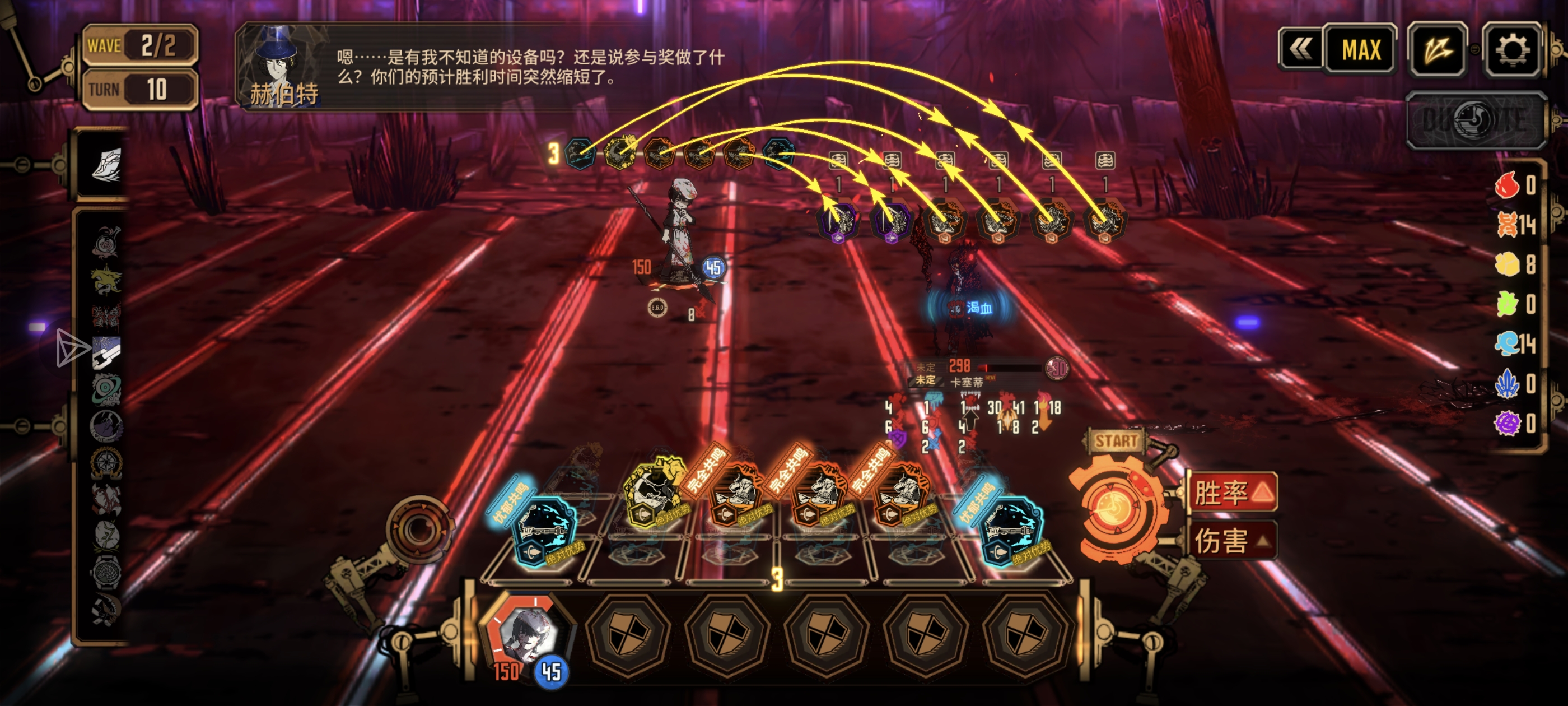Open the settings gear menu
The image size is (1568, 706).
coord(1512,49)
